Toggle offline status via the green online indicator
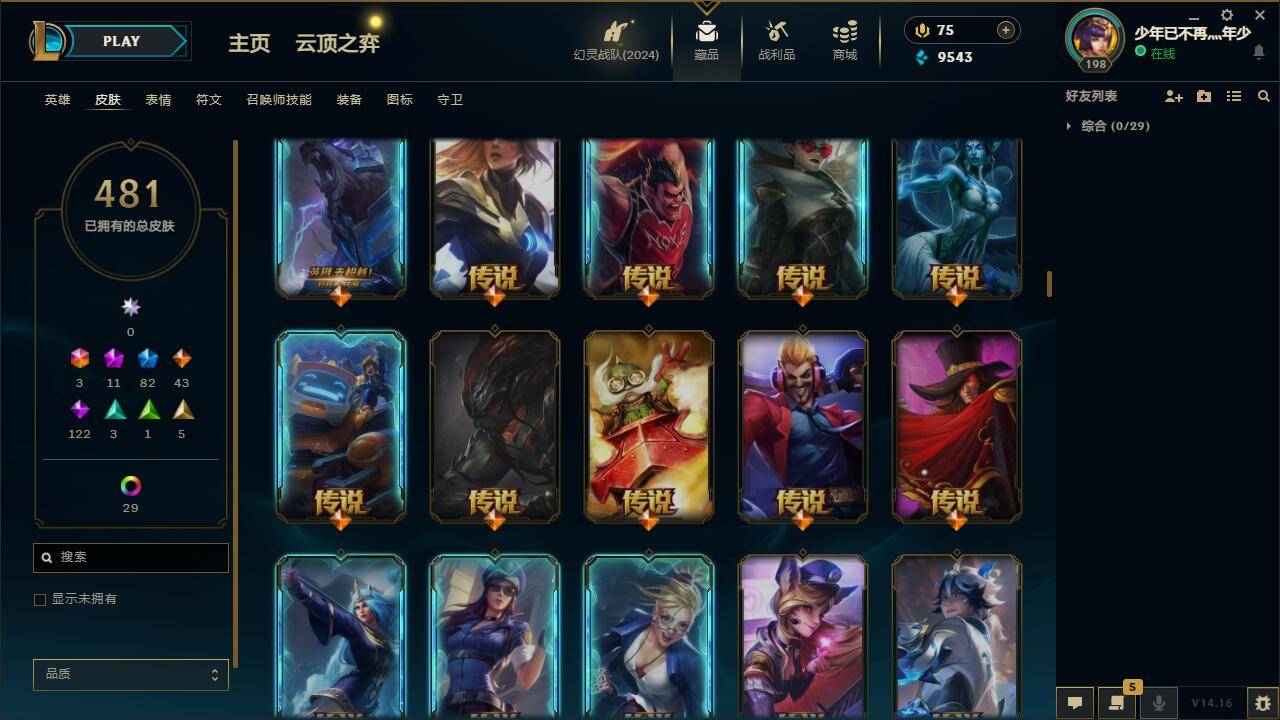The width and height of the screenshot is (1280, 720). click(x=1141, y=51)
